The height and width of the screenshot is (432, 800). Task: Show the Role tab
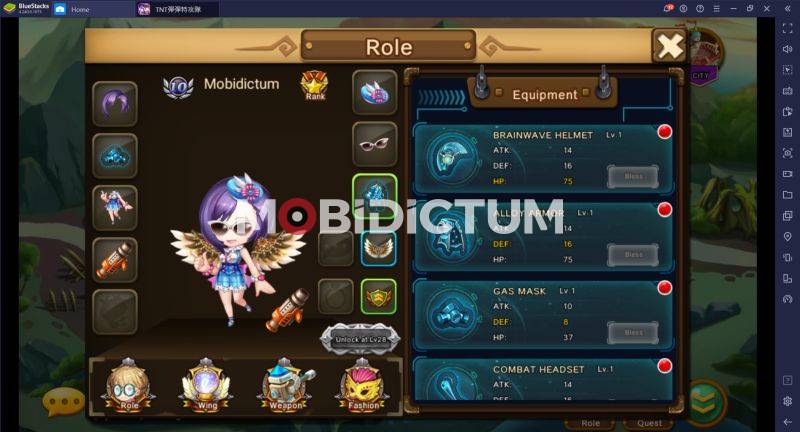point(129,385)
